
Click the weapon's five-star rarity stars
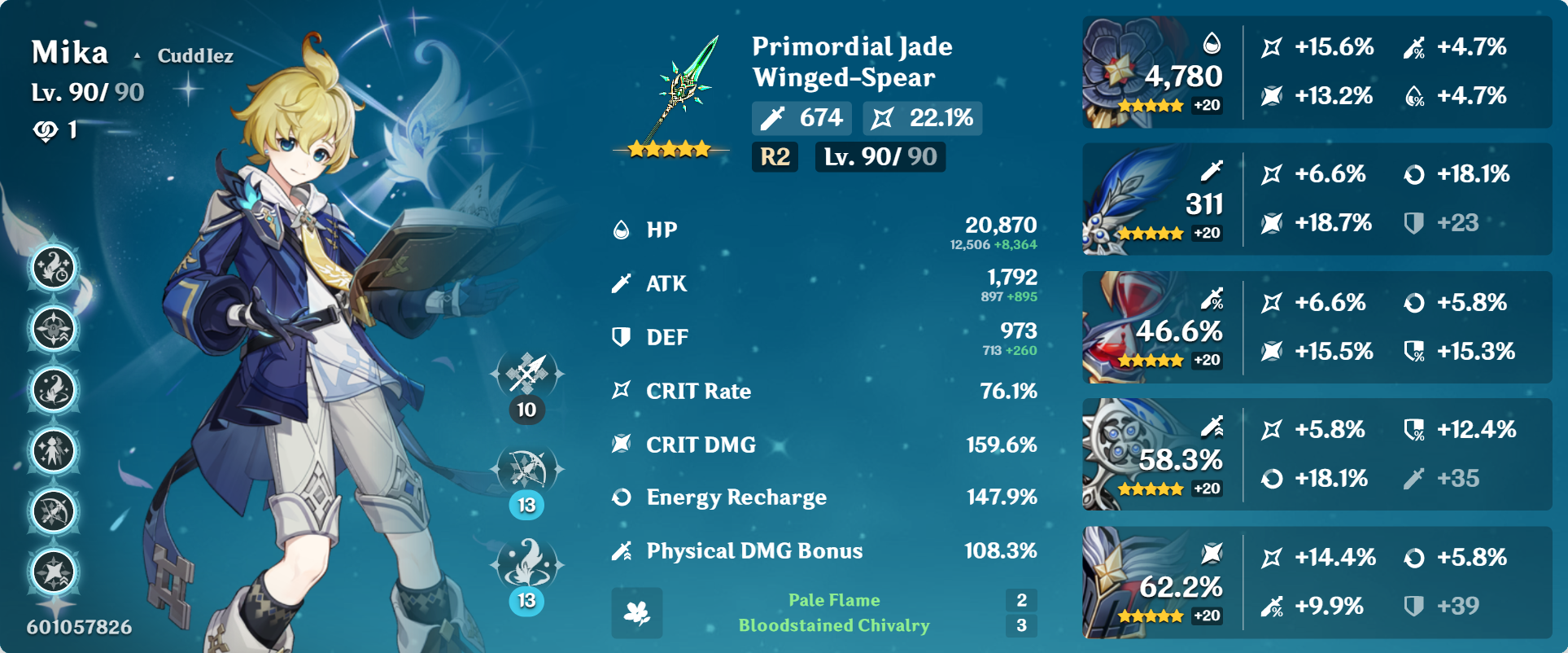click(667, 150)
